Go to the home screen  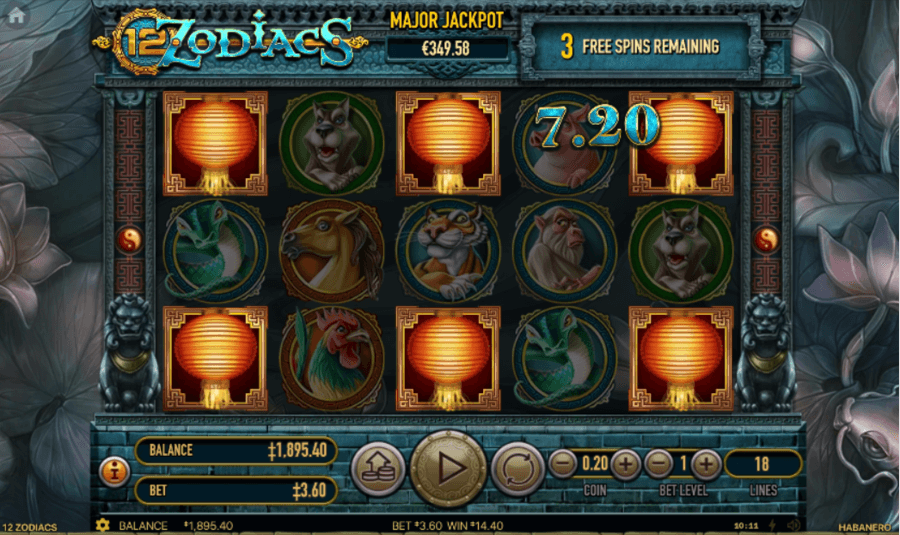click(x=16, y=15)
